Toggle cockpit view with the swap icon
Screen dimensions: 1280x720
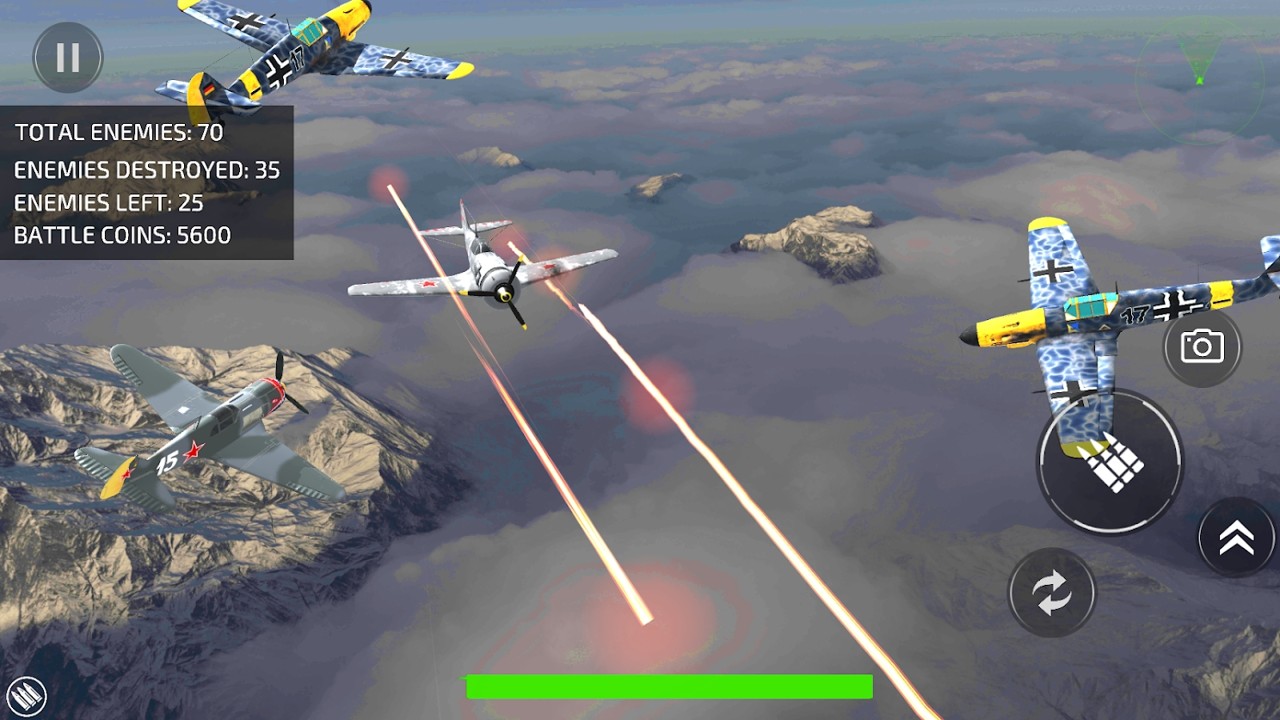1051,592
